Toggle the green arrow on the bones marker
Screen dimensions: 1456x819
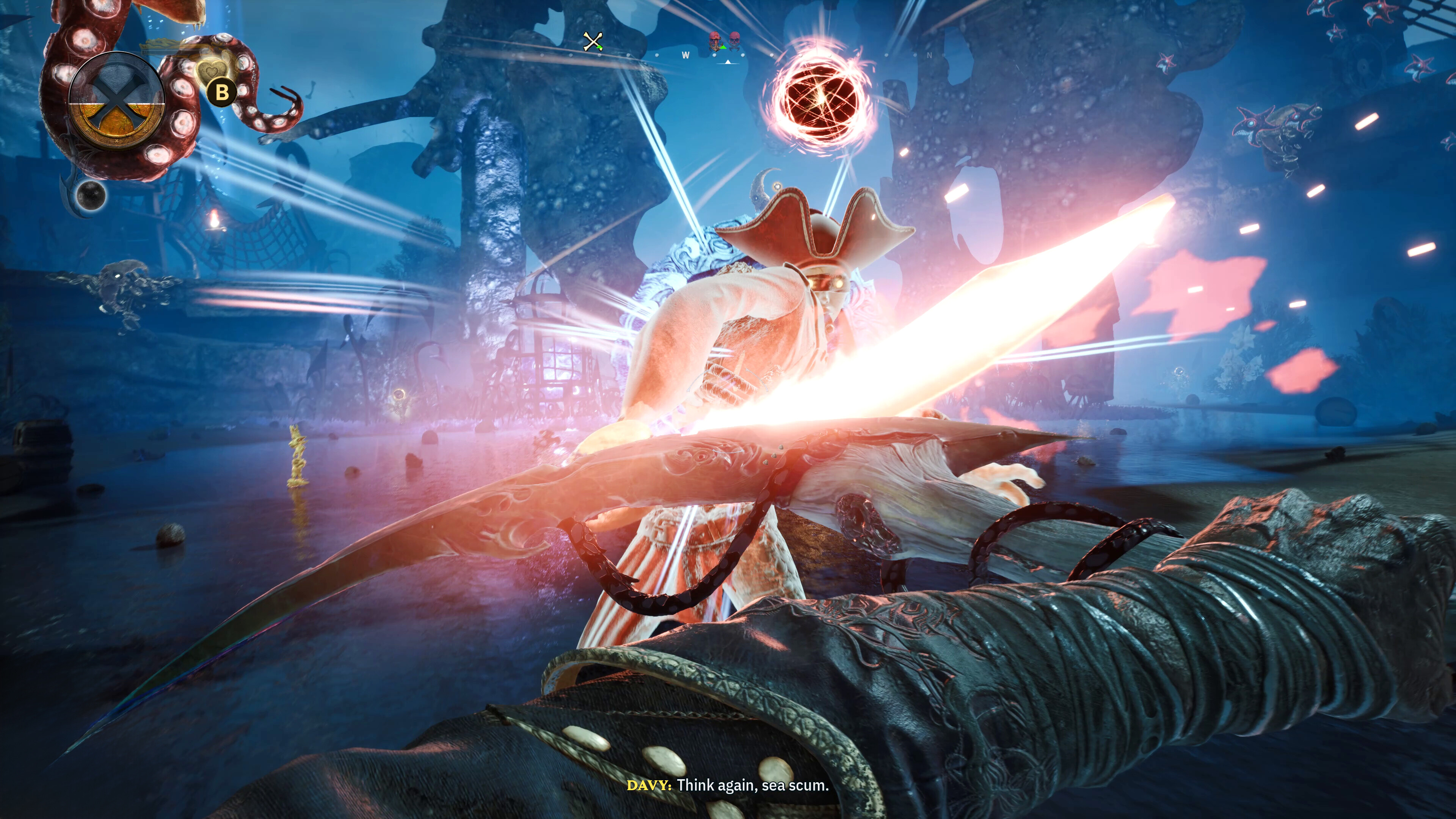pos(599,47)
